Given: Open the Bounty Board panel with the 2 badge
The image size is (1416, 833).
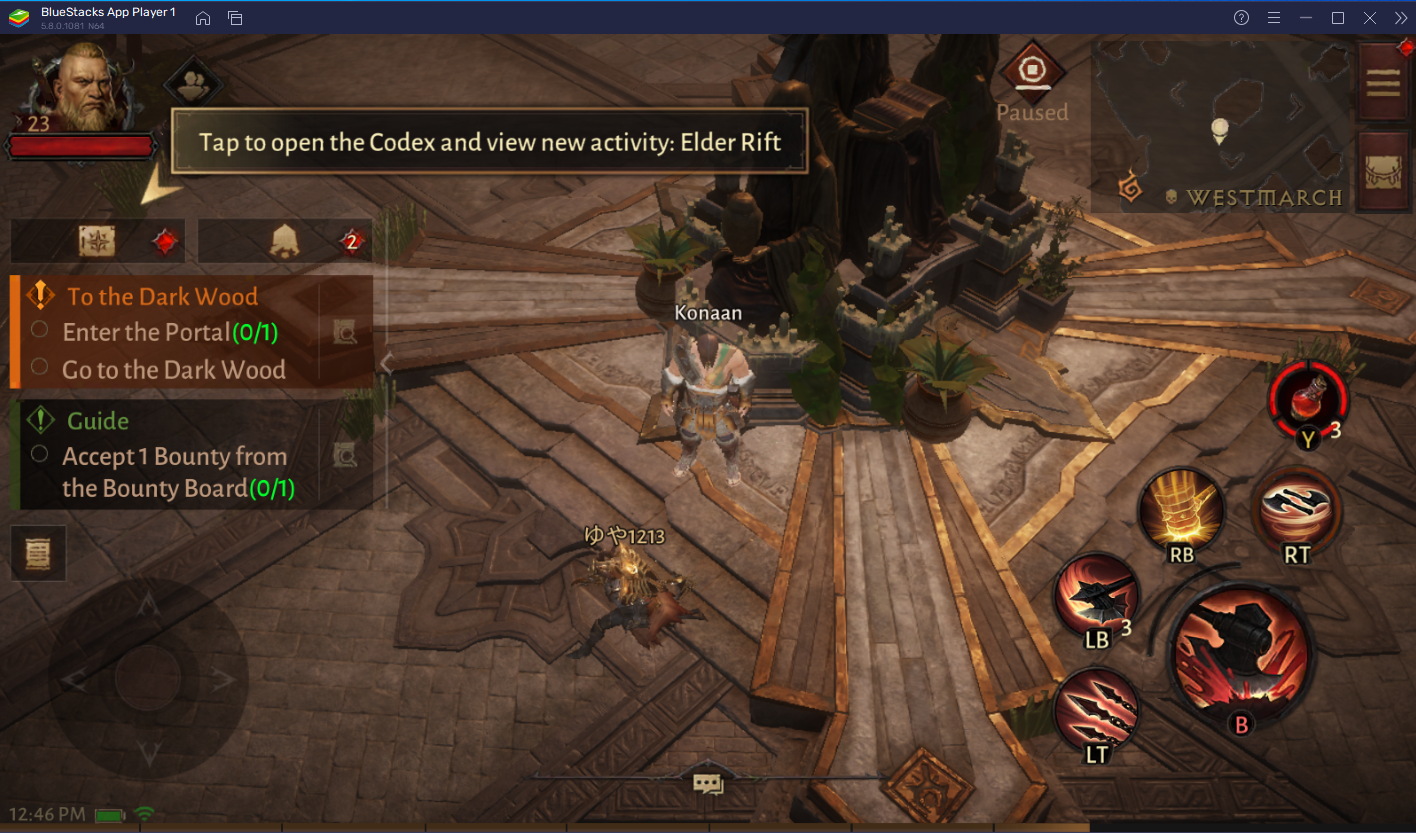Looking at the screenshot, I should click(284, 240).
